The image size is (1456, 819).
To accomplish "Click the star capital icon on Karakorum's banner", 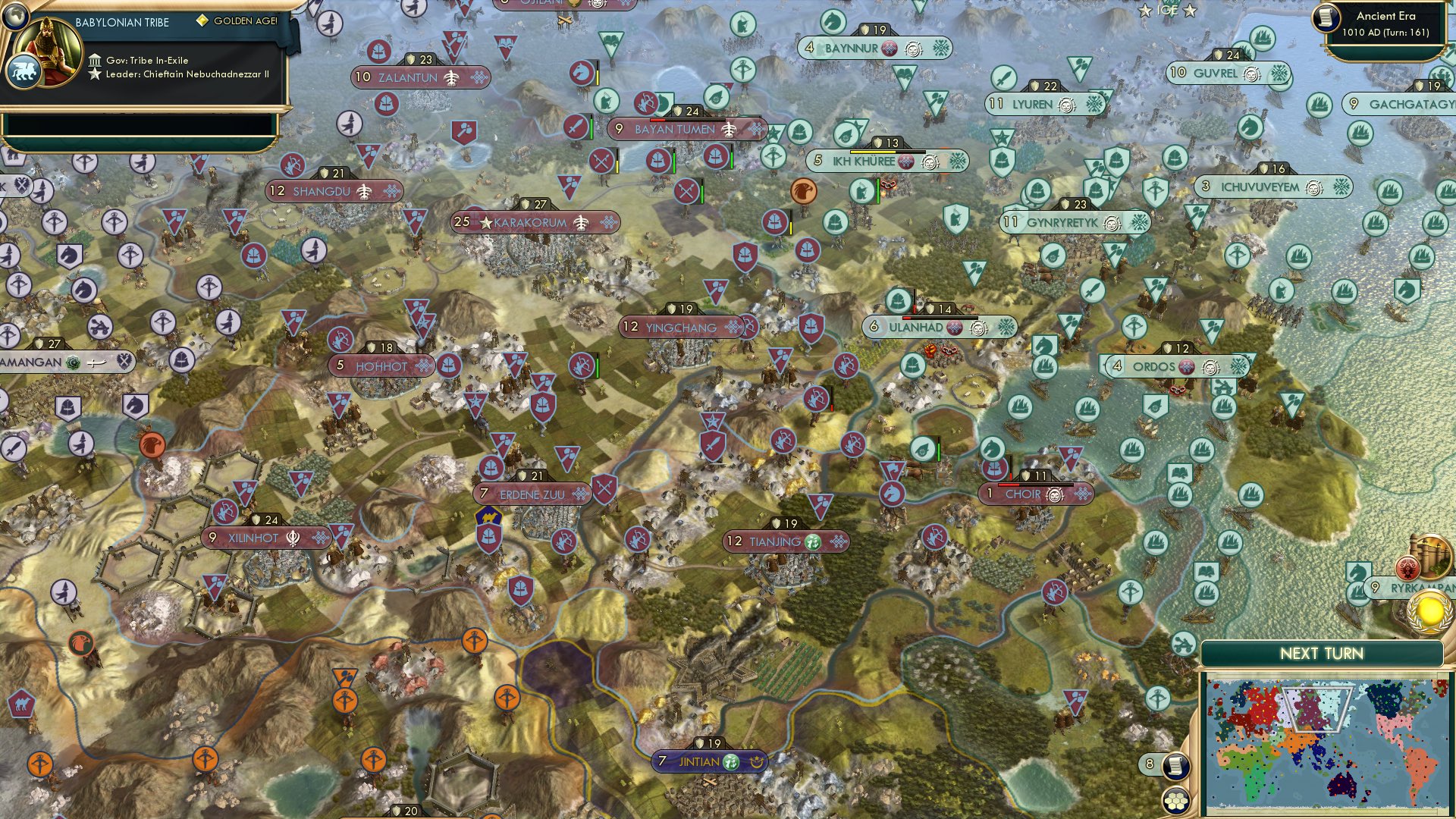I will tap(485, 222).
